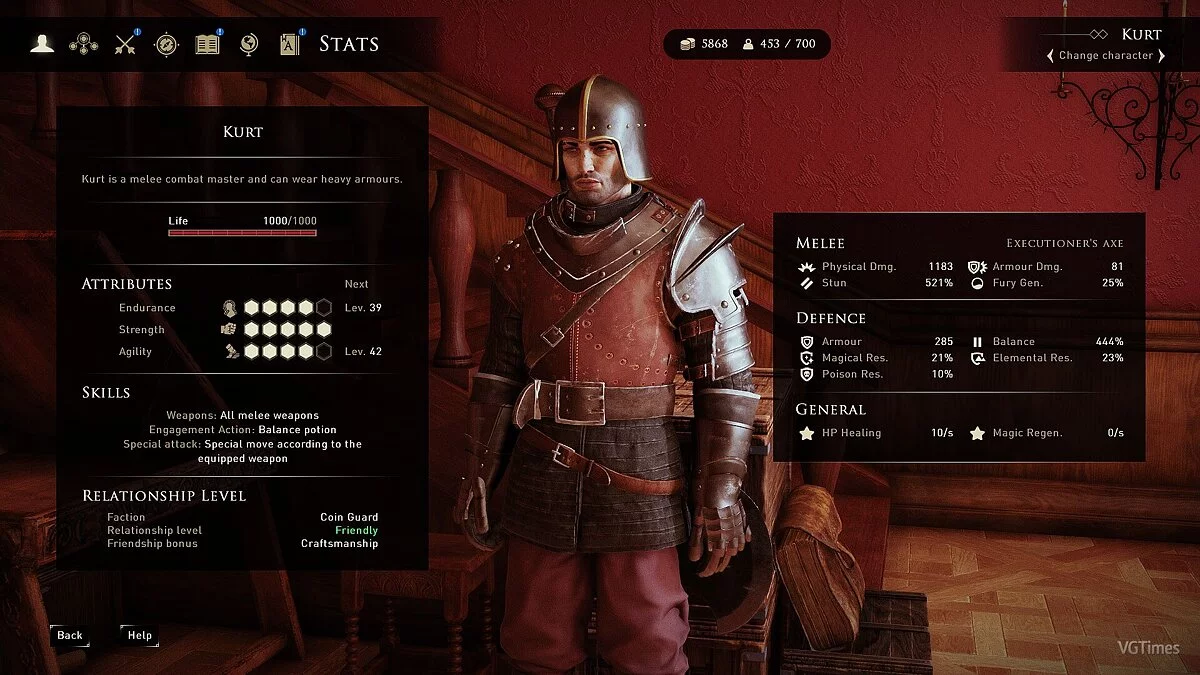Select the character silhouette Stats tab
The height and width of the screenshot is (675, 1200).
(42, 44)
